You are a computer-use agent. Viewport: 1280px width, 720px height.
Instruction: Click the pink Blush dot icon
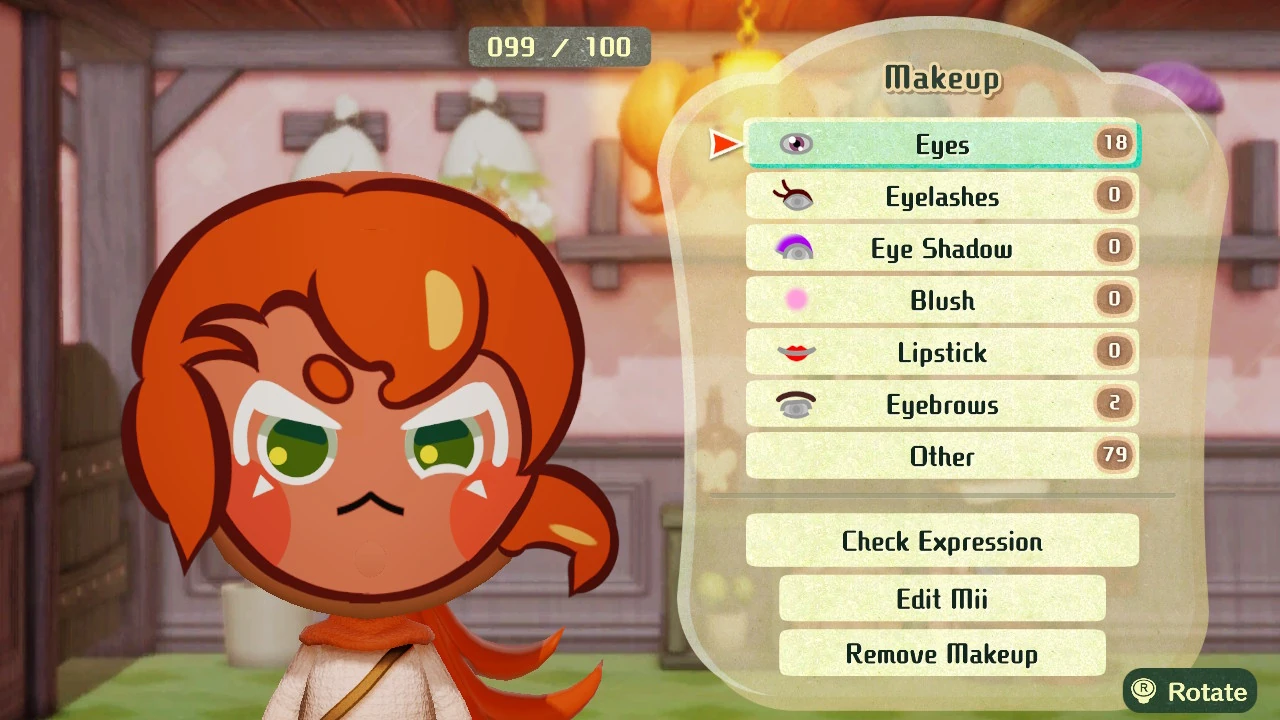tap(795, 300)
